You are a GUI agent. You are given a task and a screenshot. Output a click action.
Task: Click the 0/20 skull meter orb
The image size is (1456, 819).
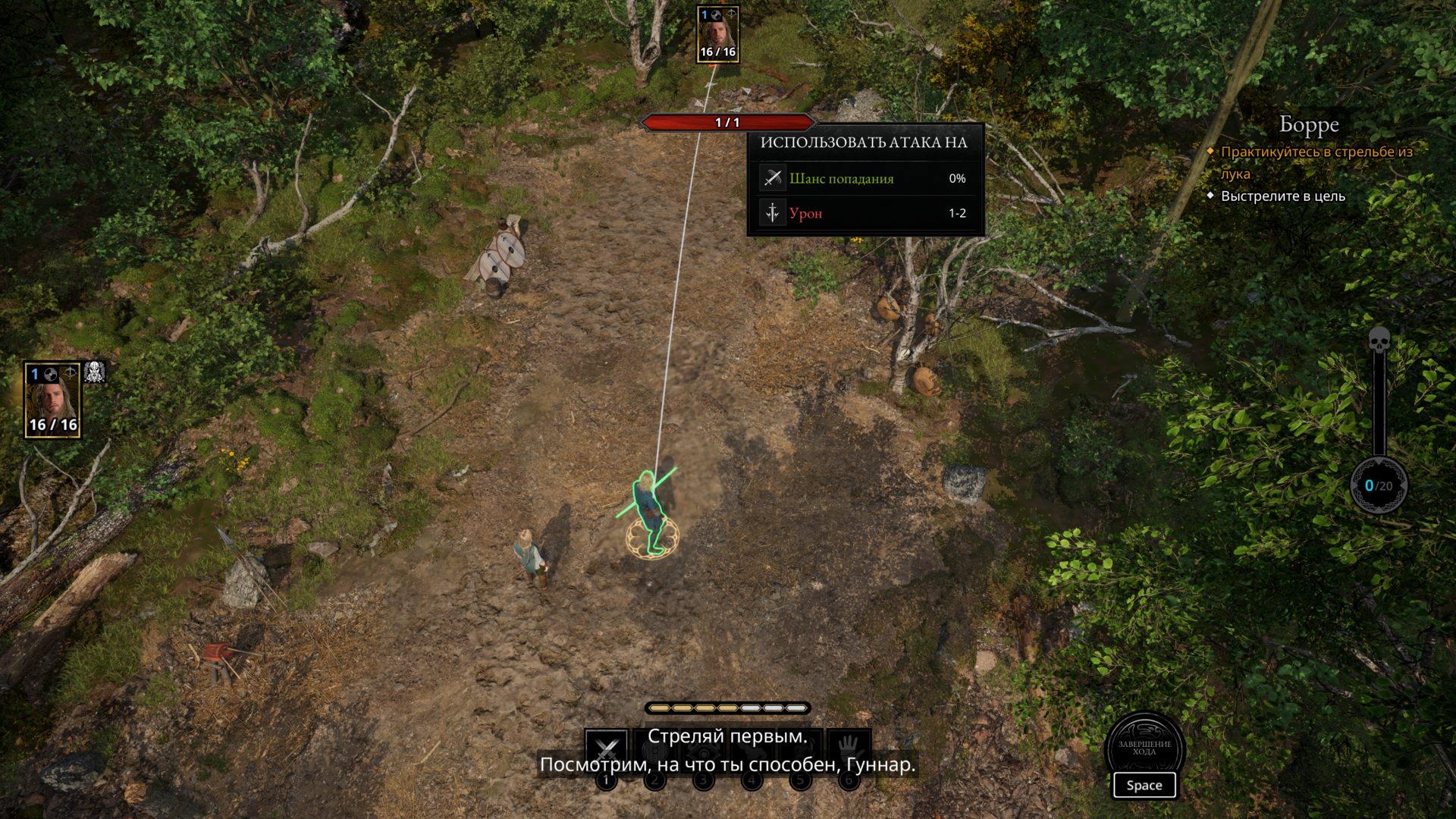(x=1379, y=485)
